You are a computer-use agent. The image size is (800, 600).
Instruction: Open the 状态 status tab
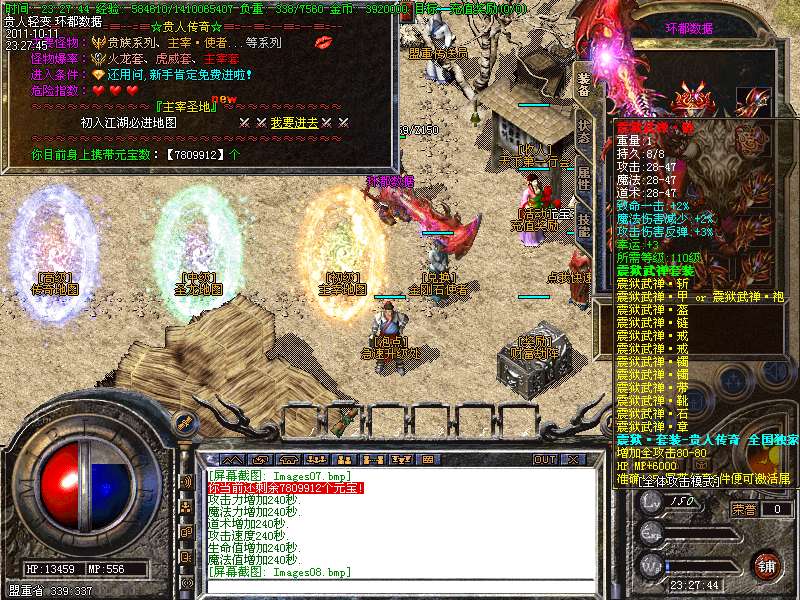584,134
